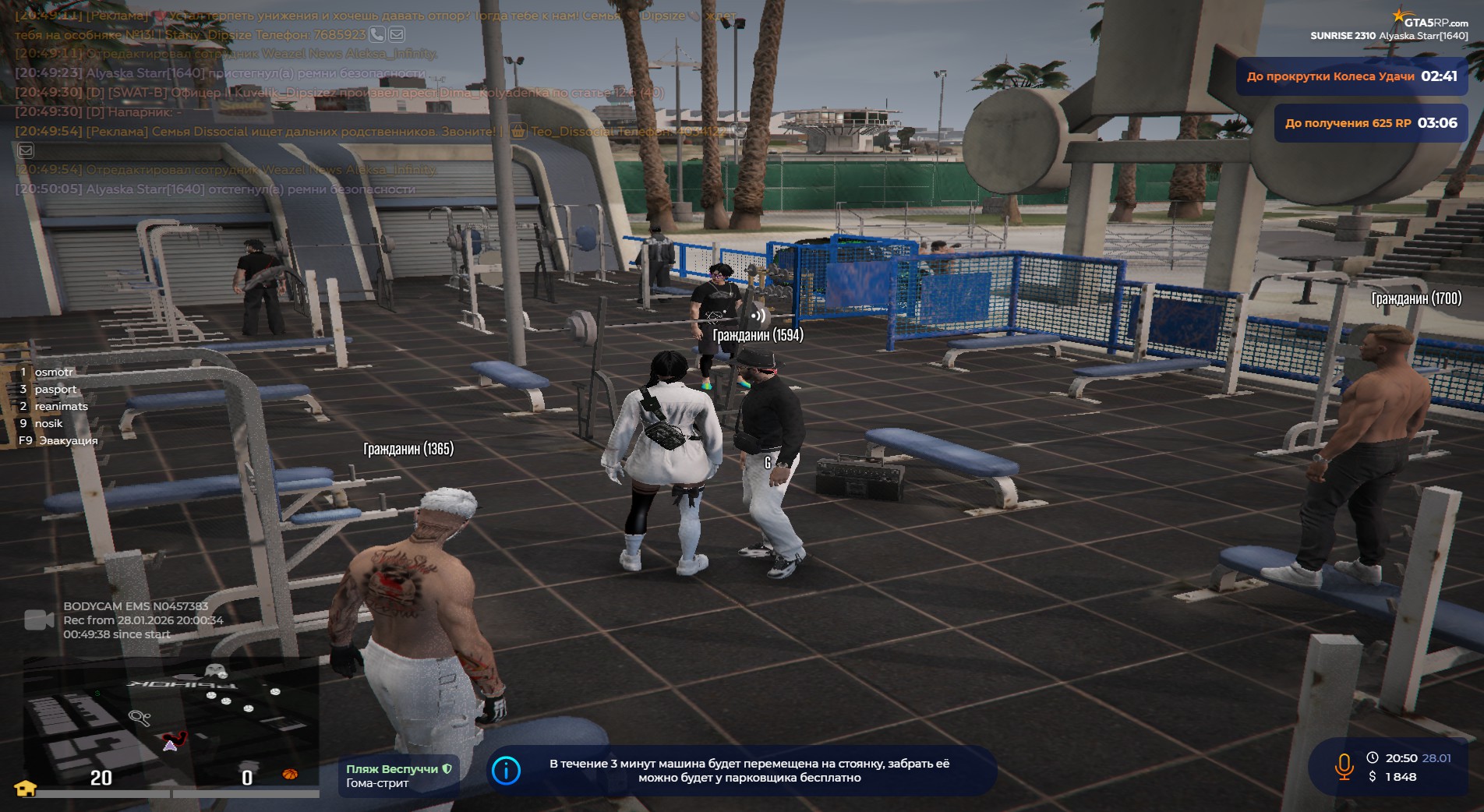Screen dimensions: 1484x812
Task: Pick the nosik quick action
Action: tap(48, 424)
